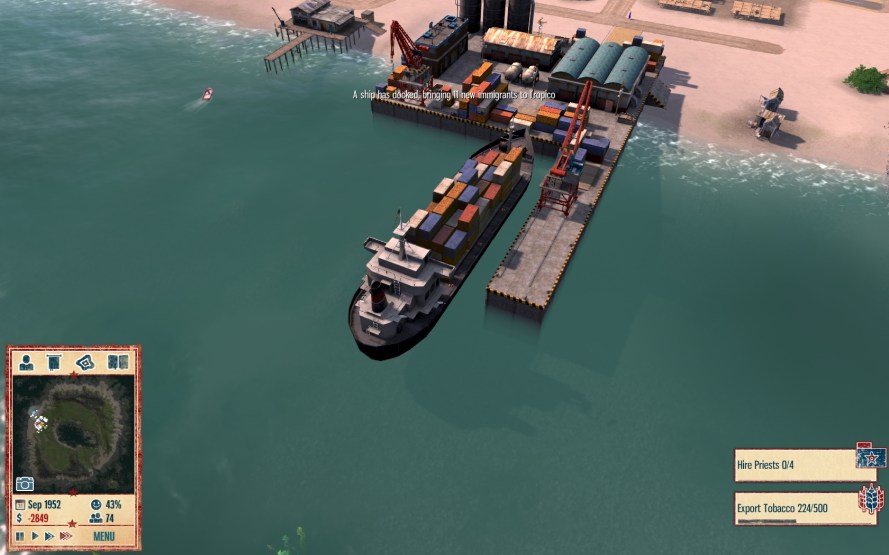Set game to normal play speed

pyautogui.click(x=34, y=537)
